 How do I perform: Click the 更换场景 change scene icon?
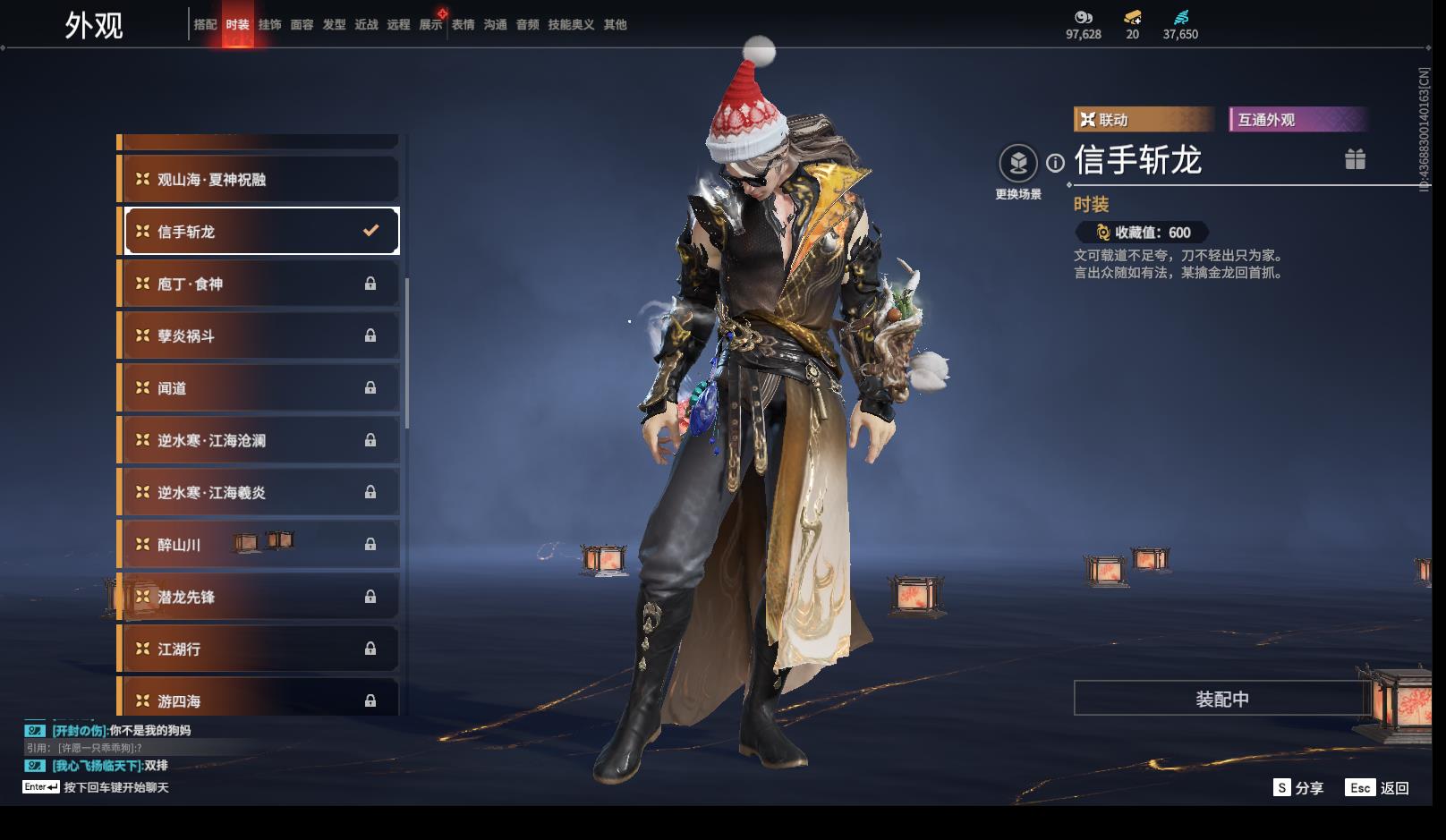tap(1018, 164)
